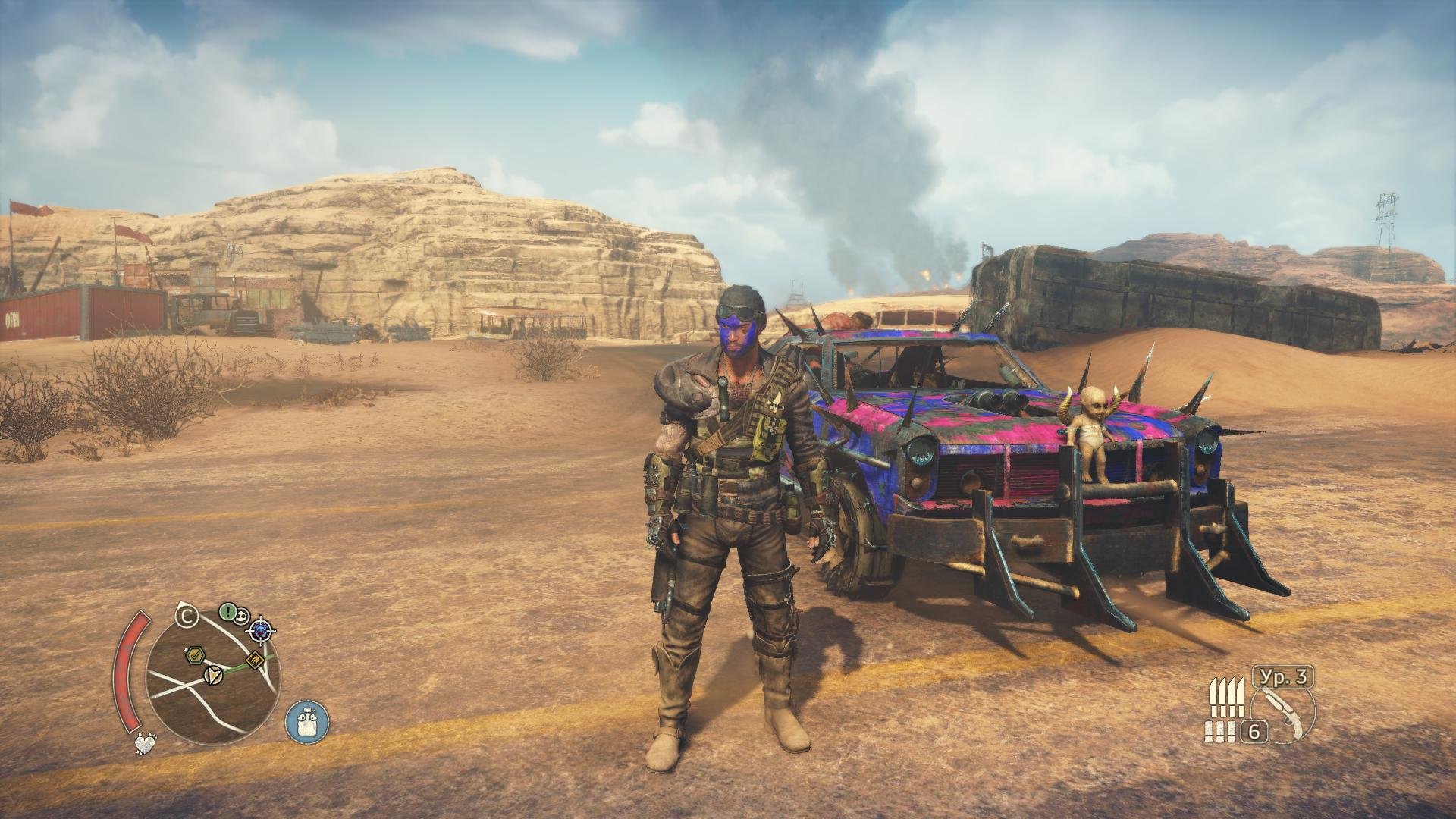Select the white skull face marker
This screenshot has height=819, width=1456.
243,615
